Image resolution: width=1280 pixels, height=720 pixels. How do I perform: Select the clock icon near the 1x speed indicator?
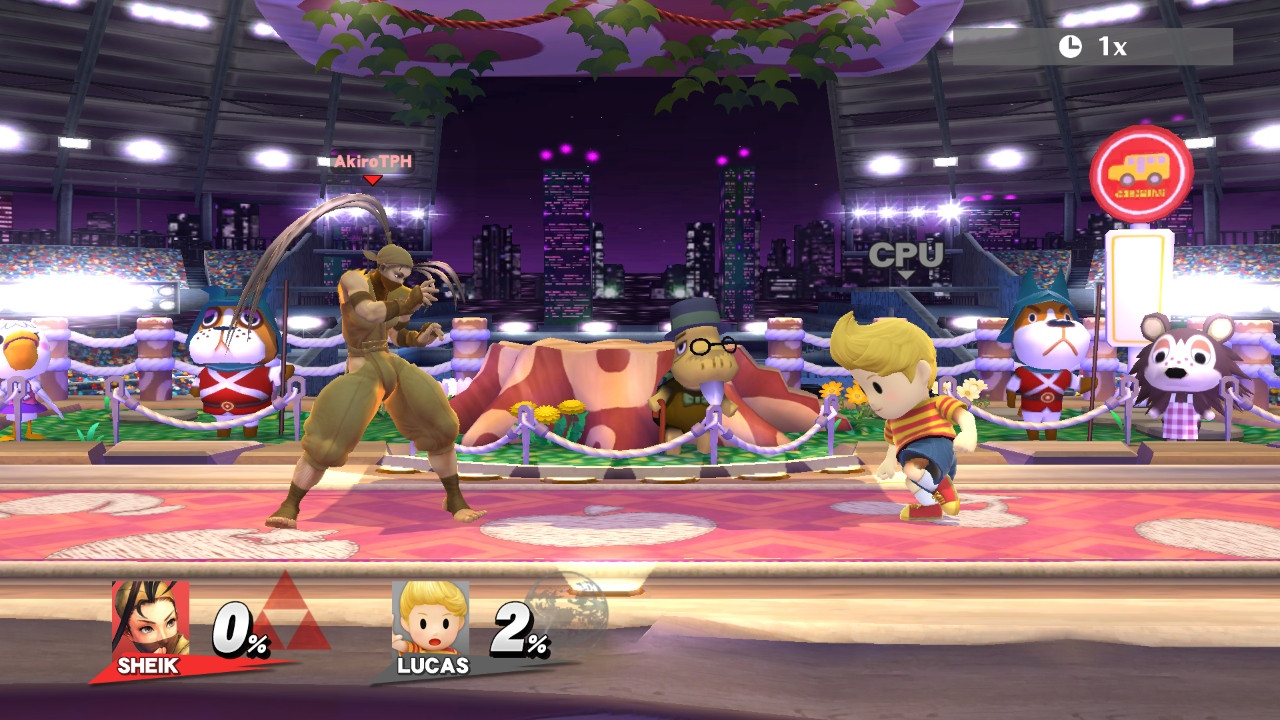pyautogui.click(x=1070, y=45)
